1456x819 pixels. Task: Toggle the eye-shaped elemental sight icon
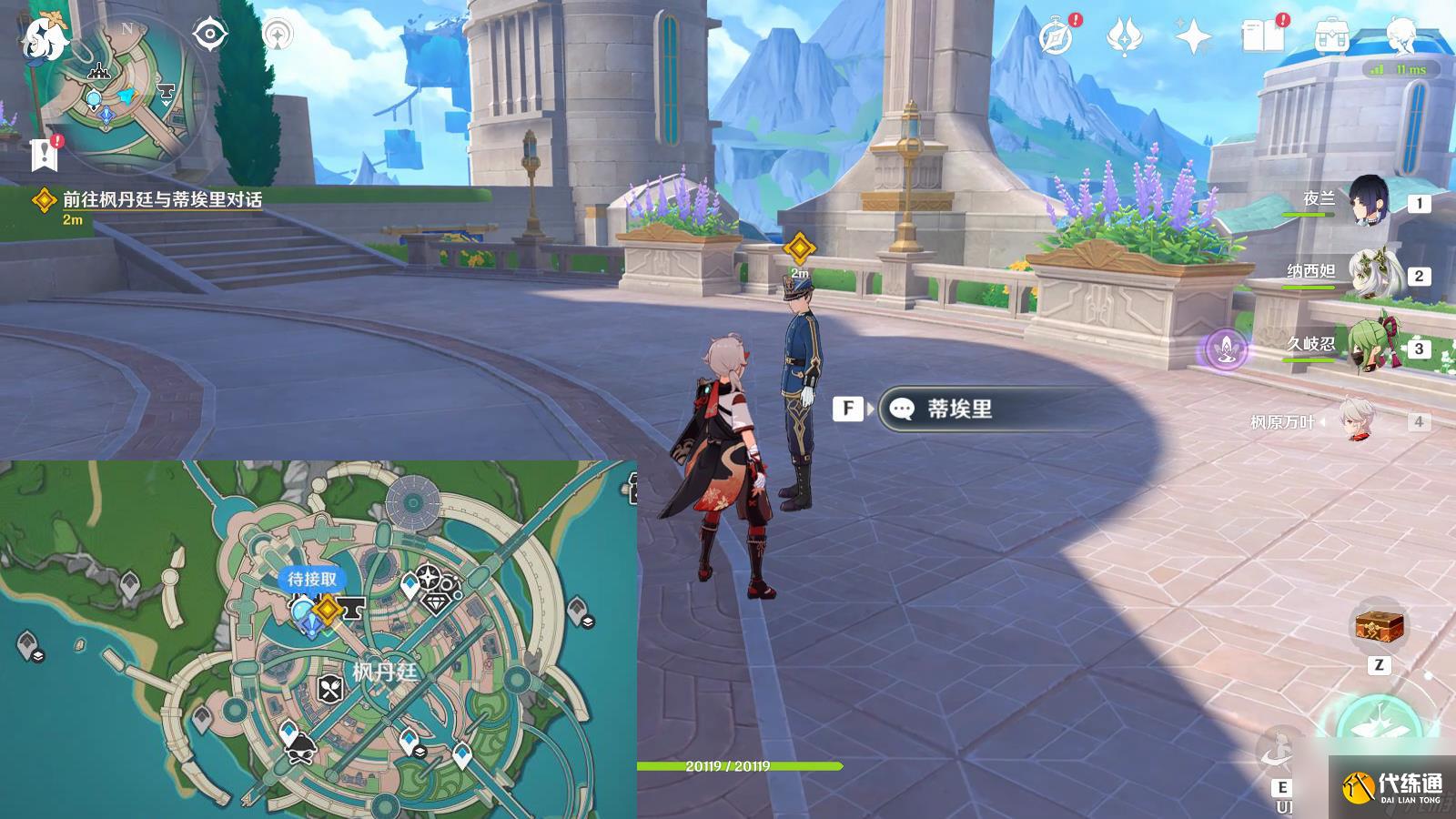[x=210, y=35]
